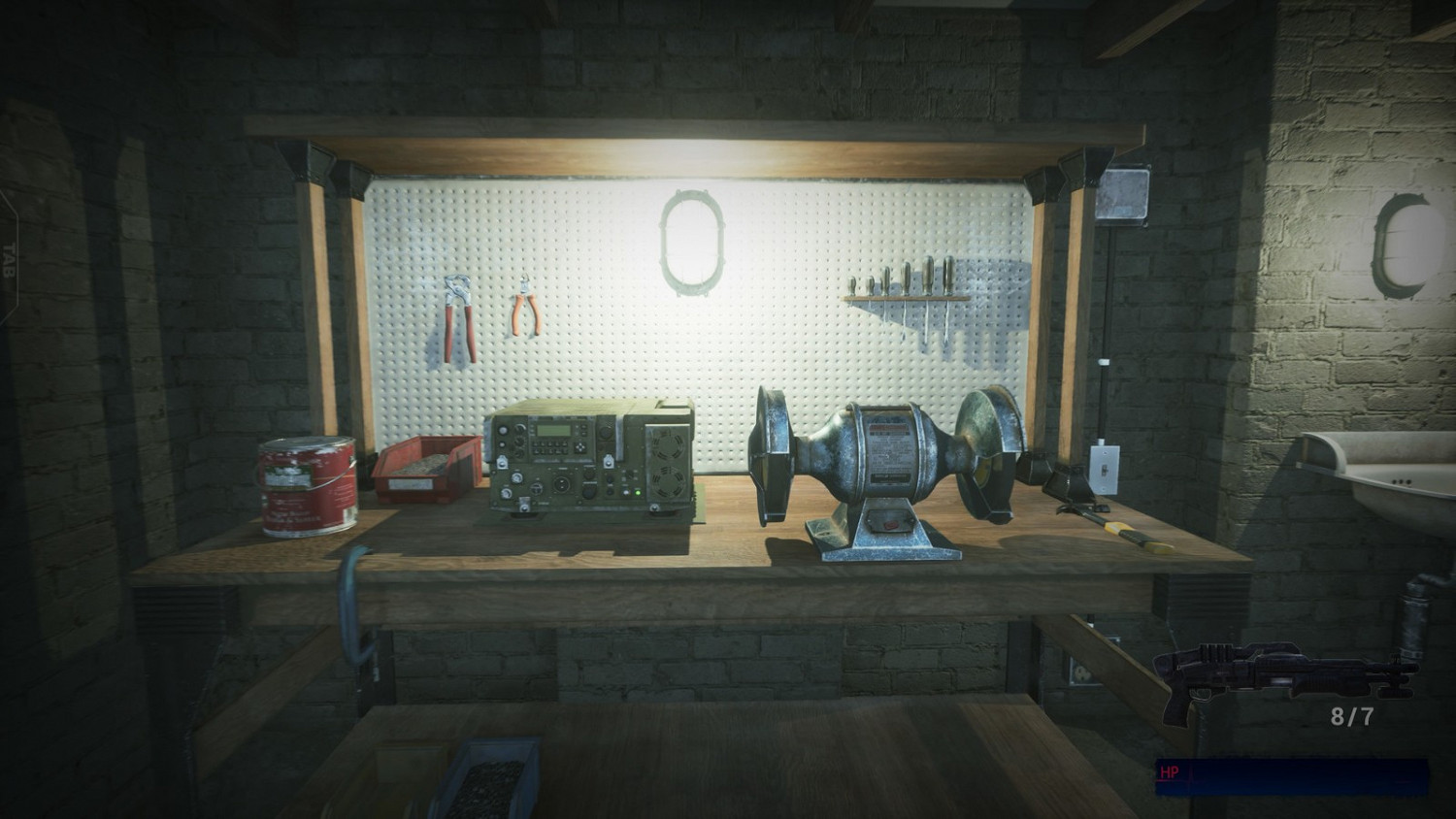The width and height of the screenshot is (1456, 819).
Task: Click the electrical breaker box above the bench
Action: pyautogui.click(x=1121, y=192)
